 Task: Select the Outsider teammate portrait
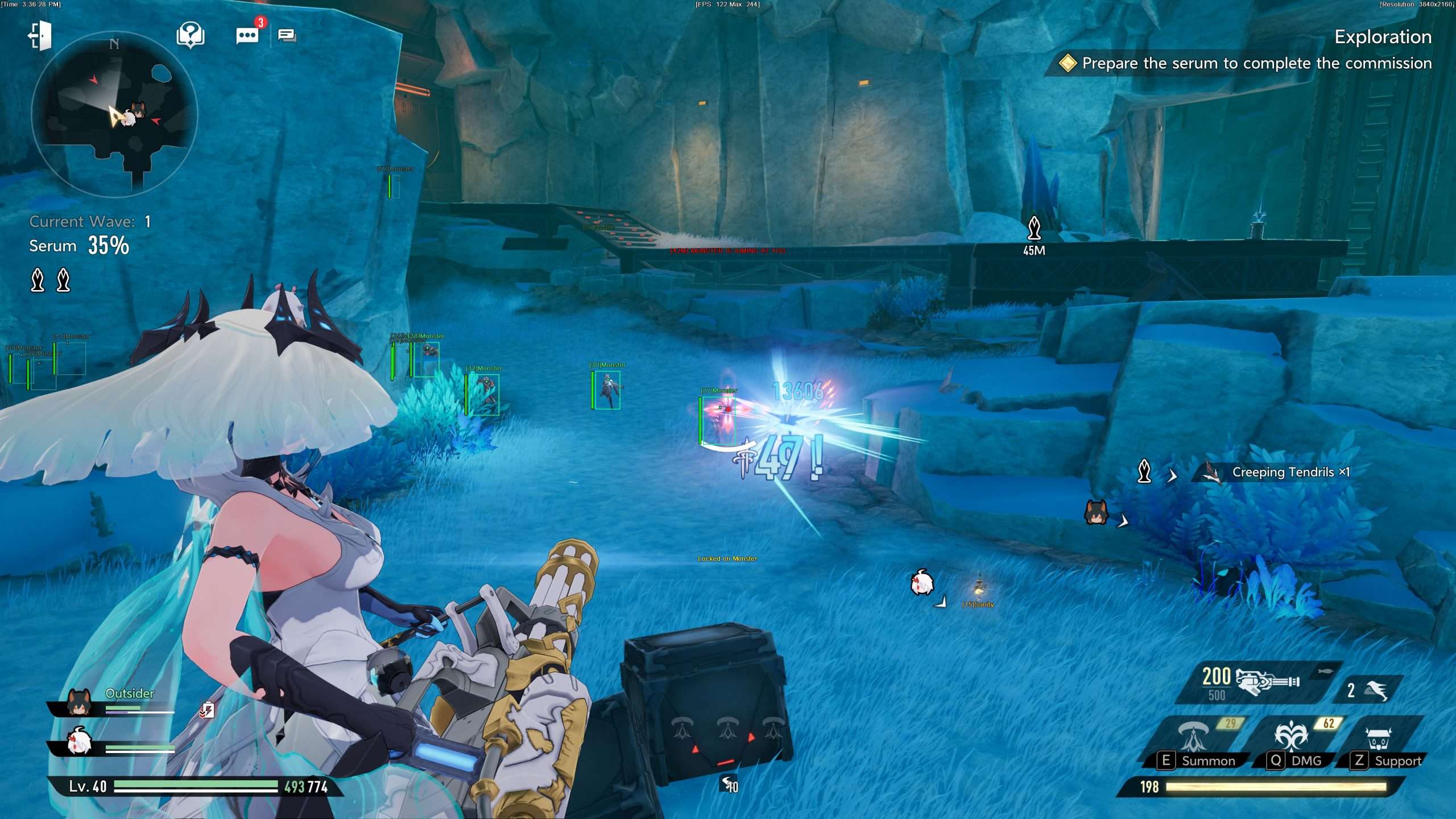click(x=79, y=702)
